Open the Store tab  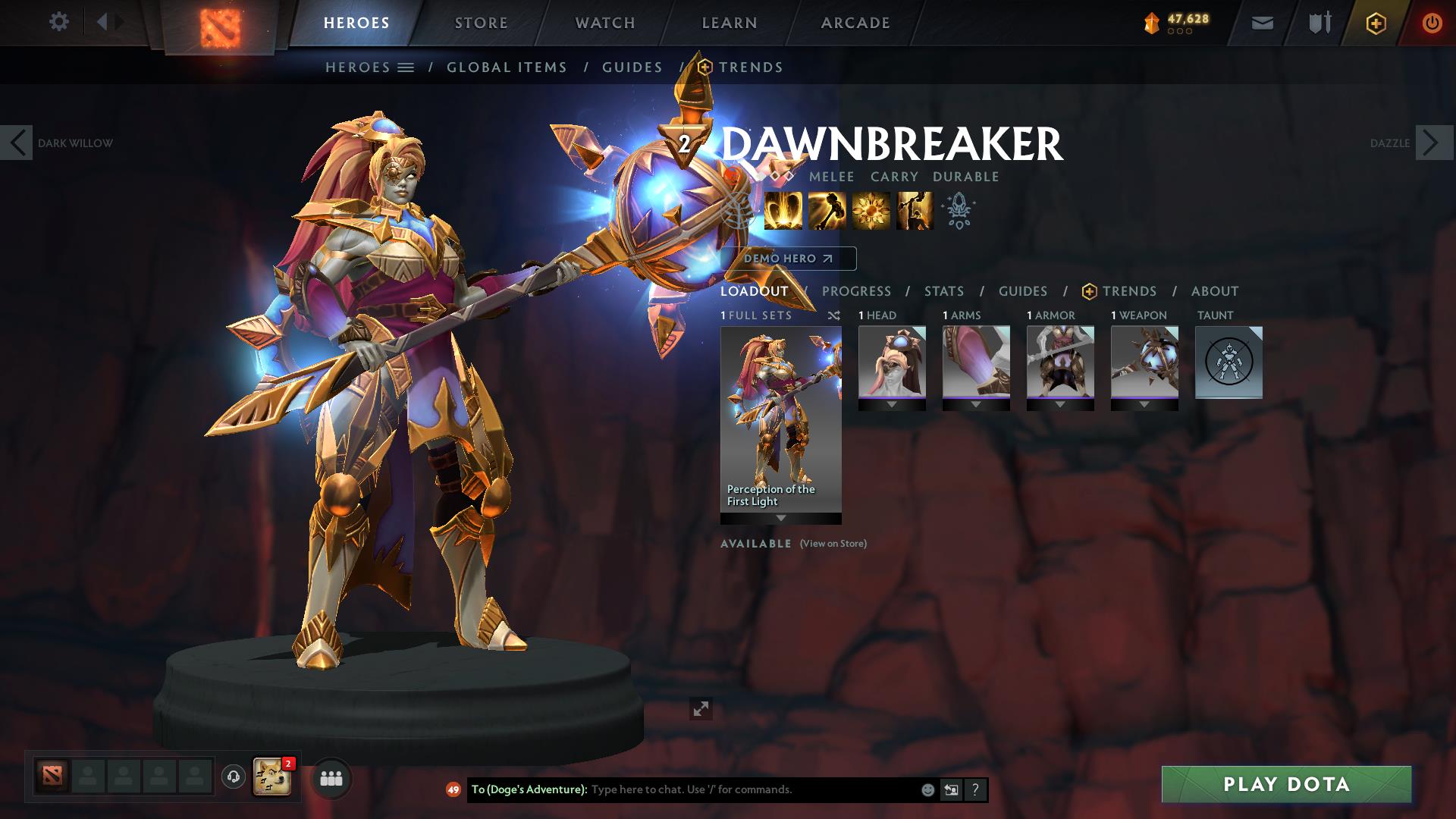pos(482,23)
